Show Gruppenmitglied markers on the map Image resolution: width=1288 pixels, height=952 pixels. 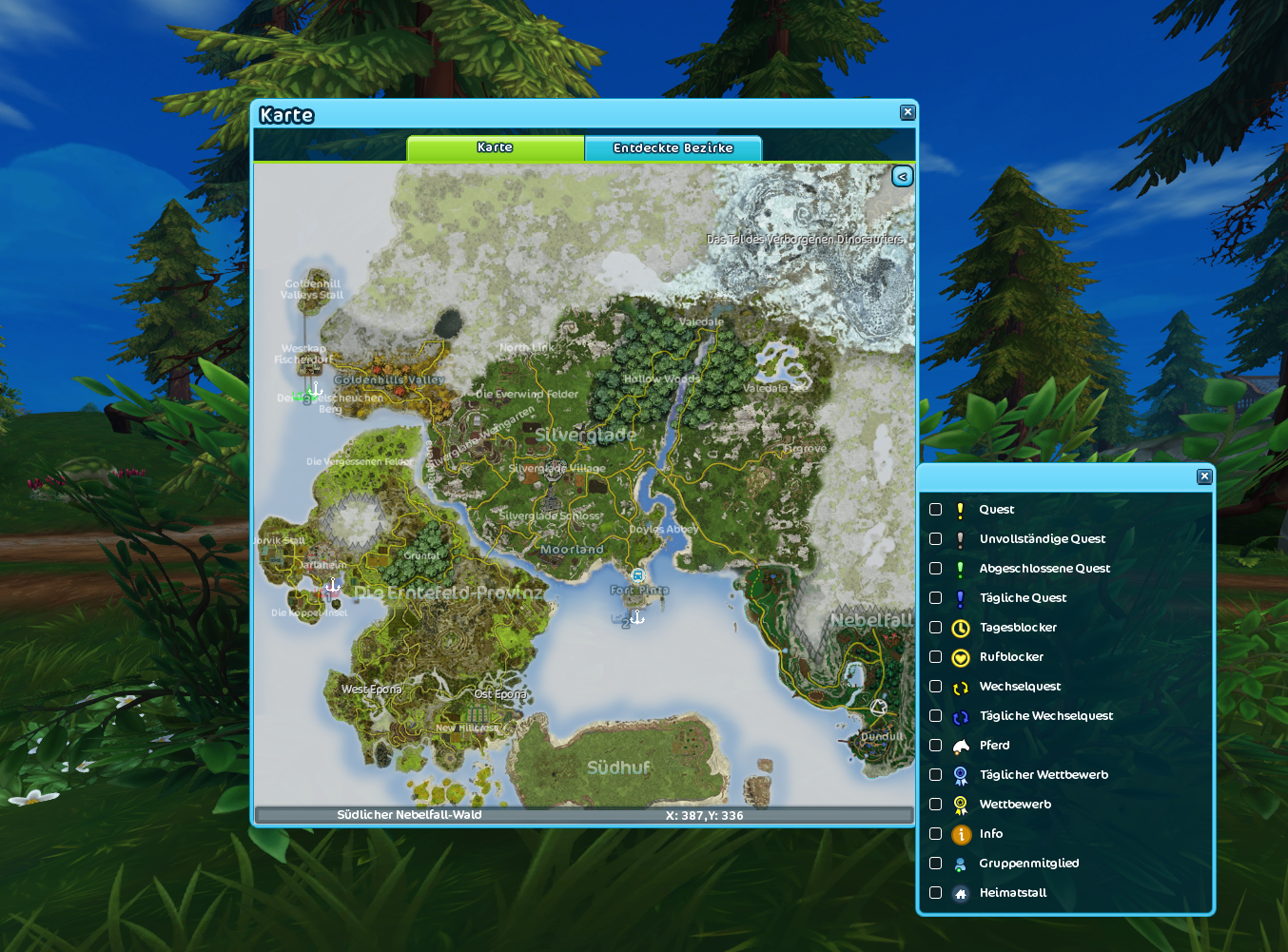pos(936,864)
